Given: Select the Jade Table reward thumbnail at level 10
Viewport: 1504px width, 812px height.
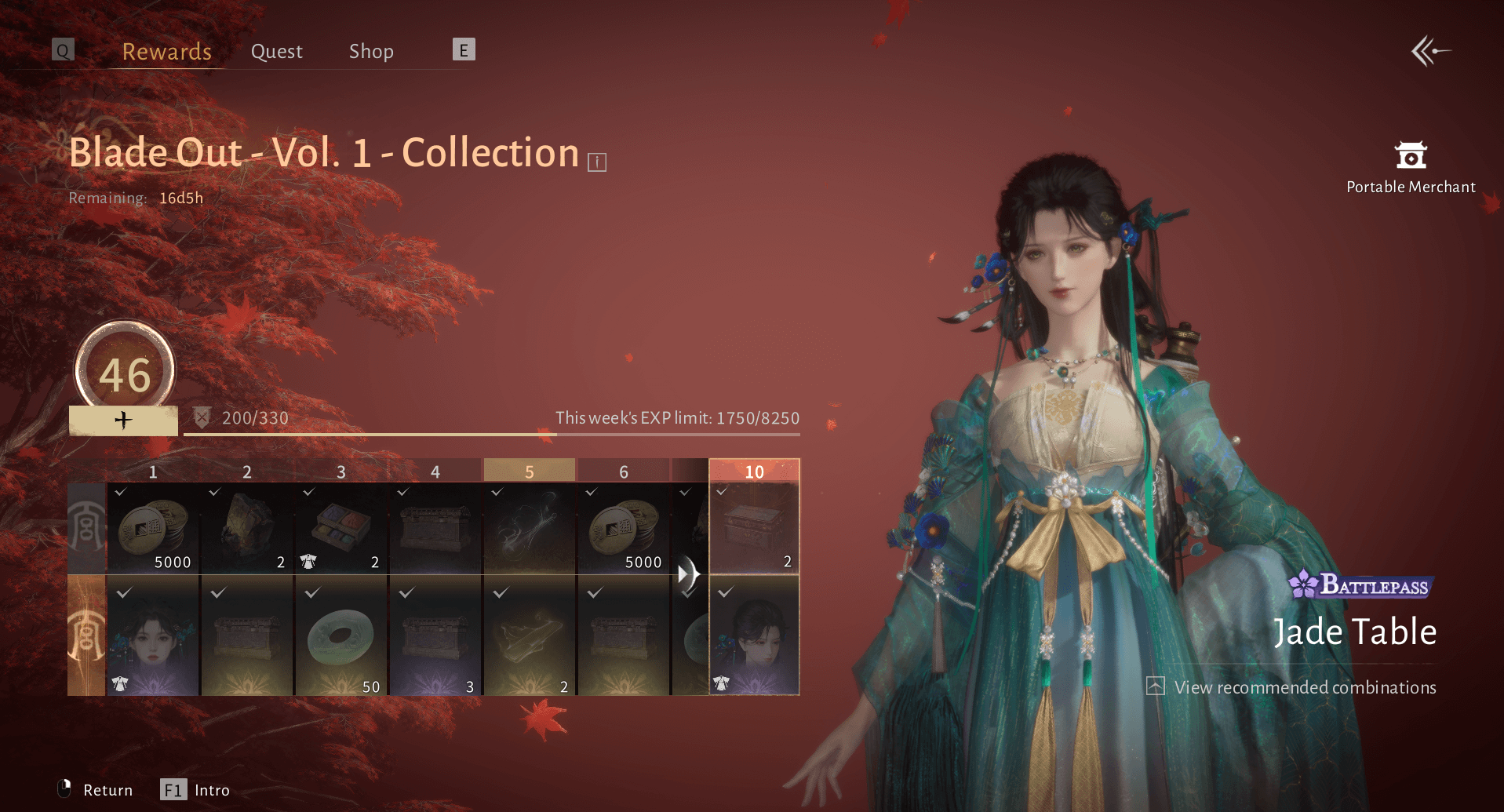Looking at the screenshot, I should (x=754, y=635).
